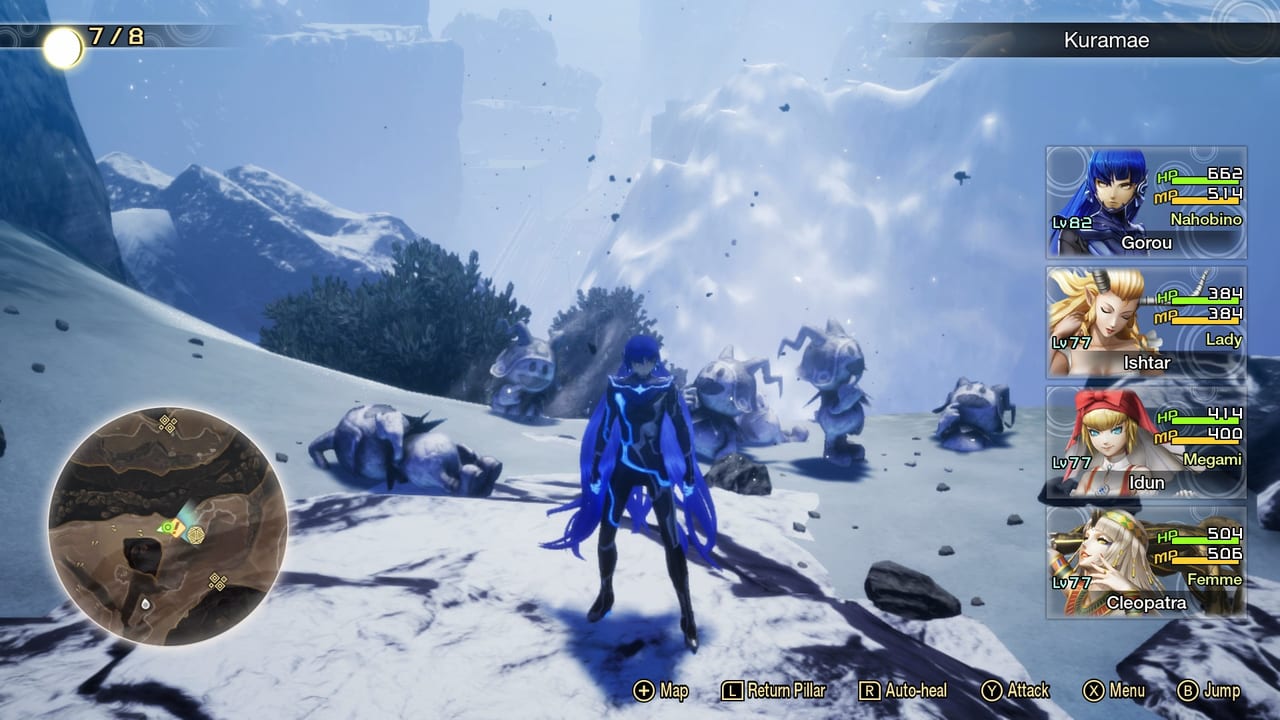1280x720 pixels.
Task: Click the moon phase indicator icon
Action: [63, 47]
